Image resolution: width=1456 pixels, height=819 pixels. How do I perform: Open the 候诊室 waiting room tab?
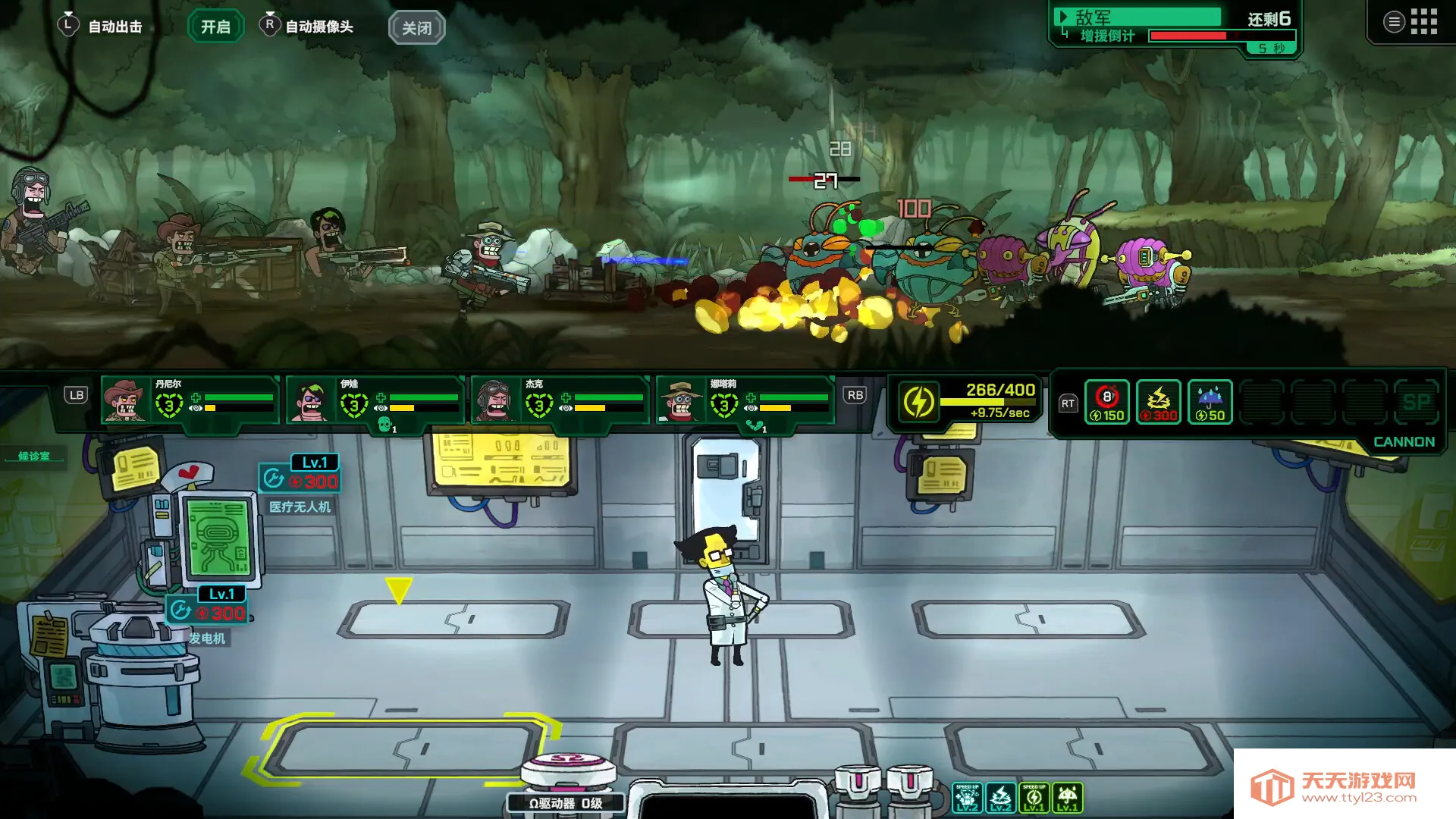34,456
